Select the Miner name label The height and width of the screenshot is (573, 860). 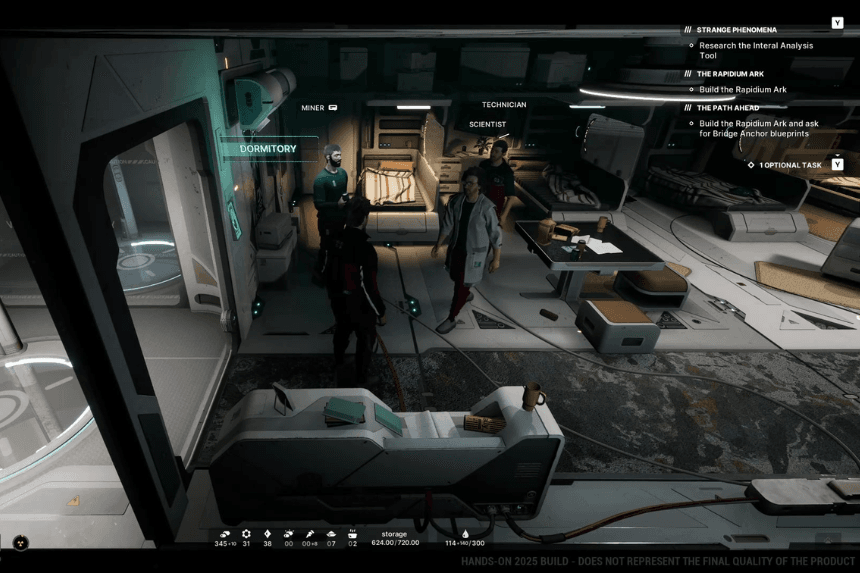(x=312, y=107)
